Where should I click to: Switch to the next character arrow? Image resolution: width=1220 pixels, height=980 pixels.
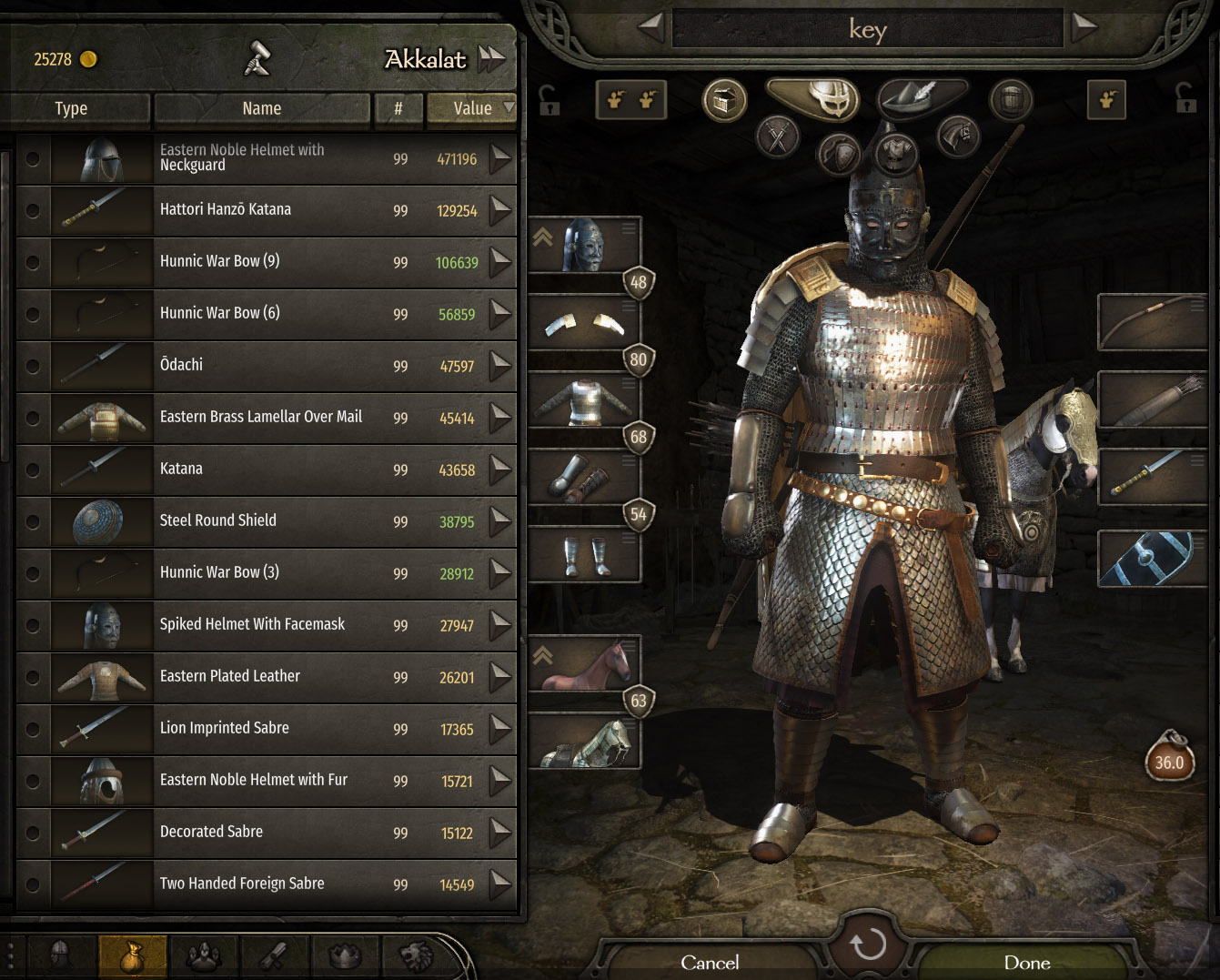click(1083, 27)
